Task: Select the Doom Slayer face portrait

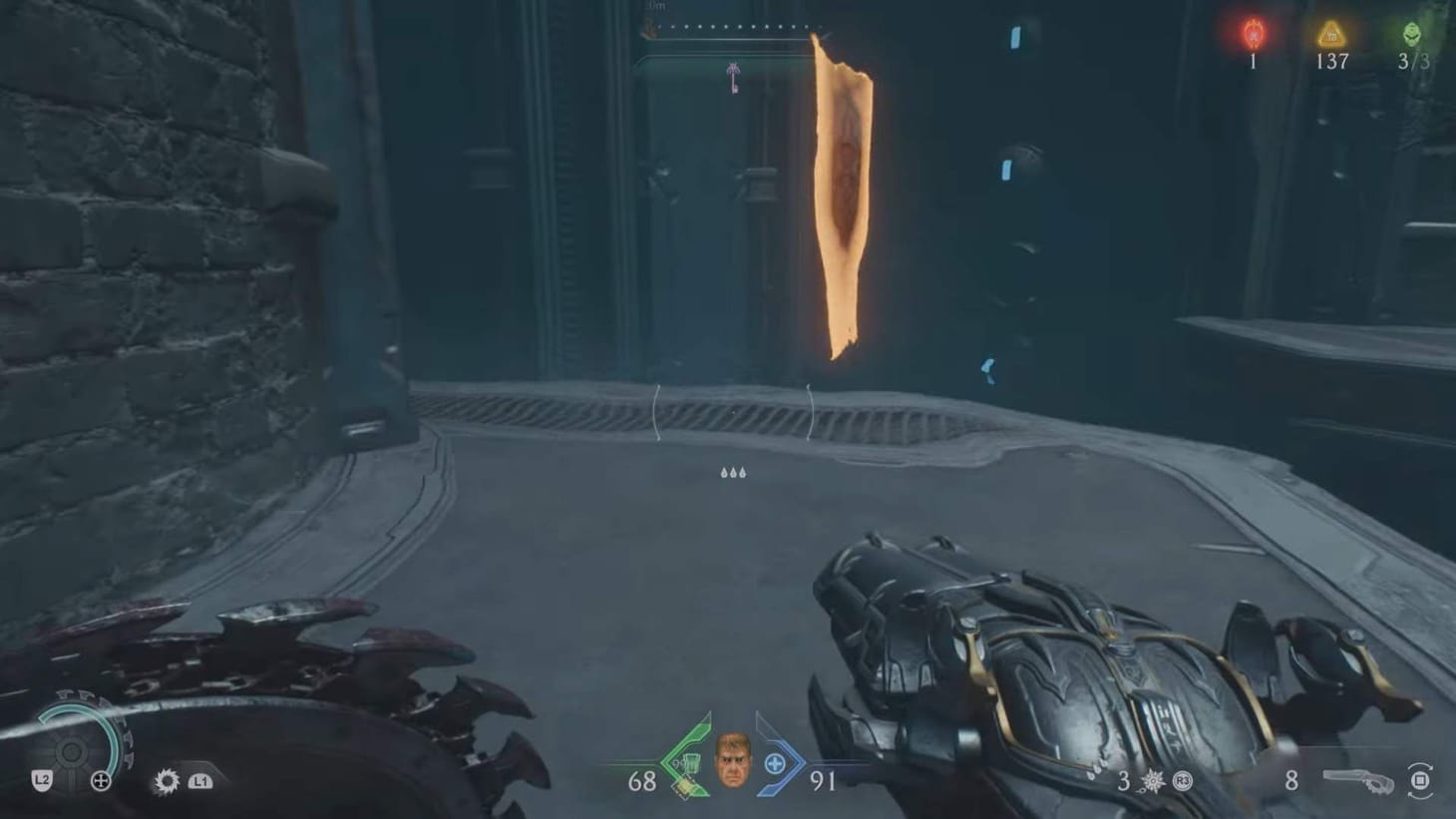Action: click(733, 762)
